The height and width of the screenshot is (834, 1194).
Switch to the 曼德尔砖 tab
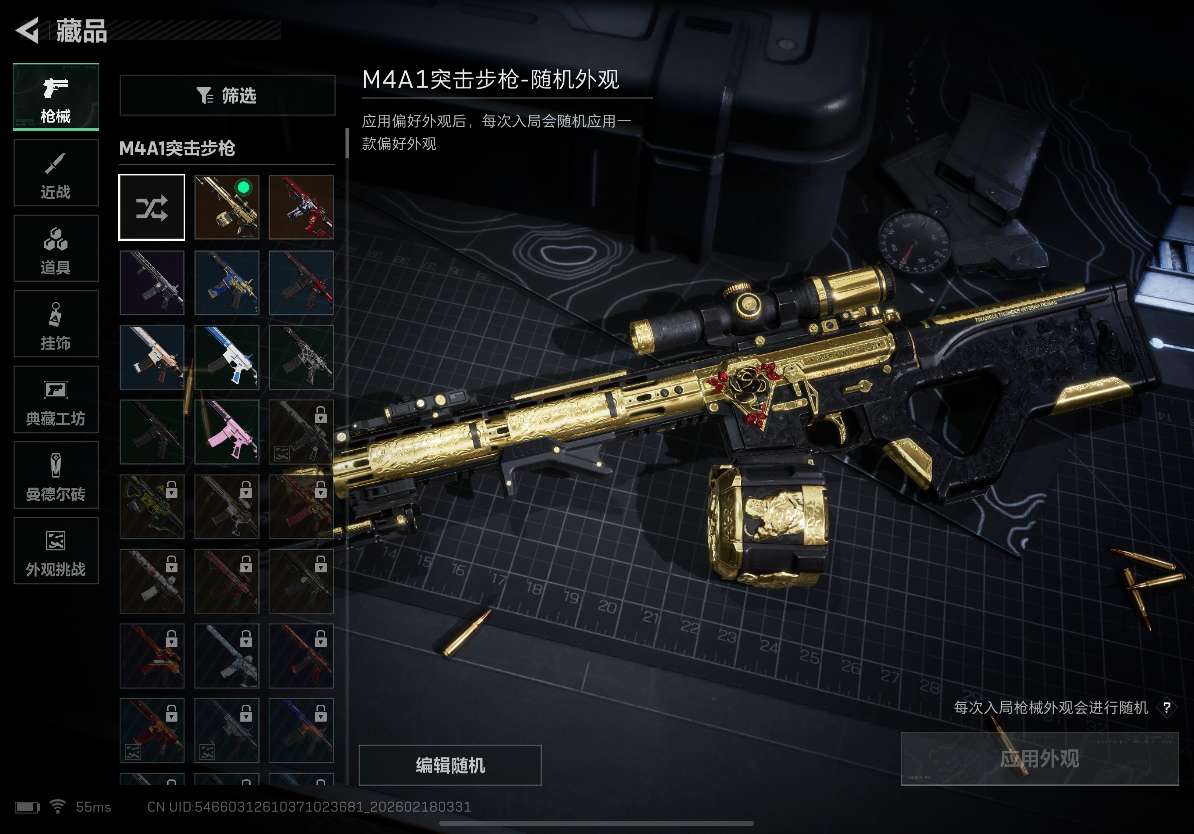pos(56,475)
